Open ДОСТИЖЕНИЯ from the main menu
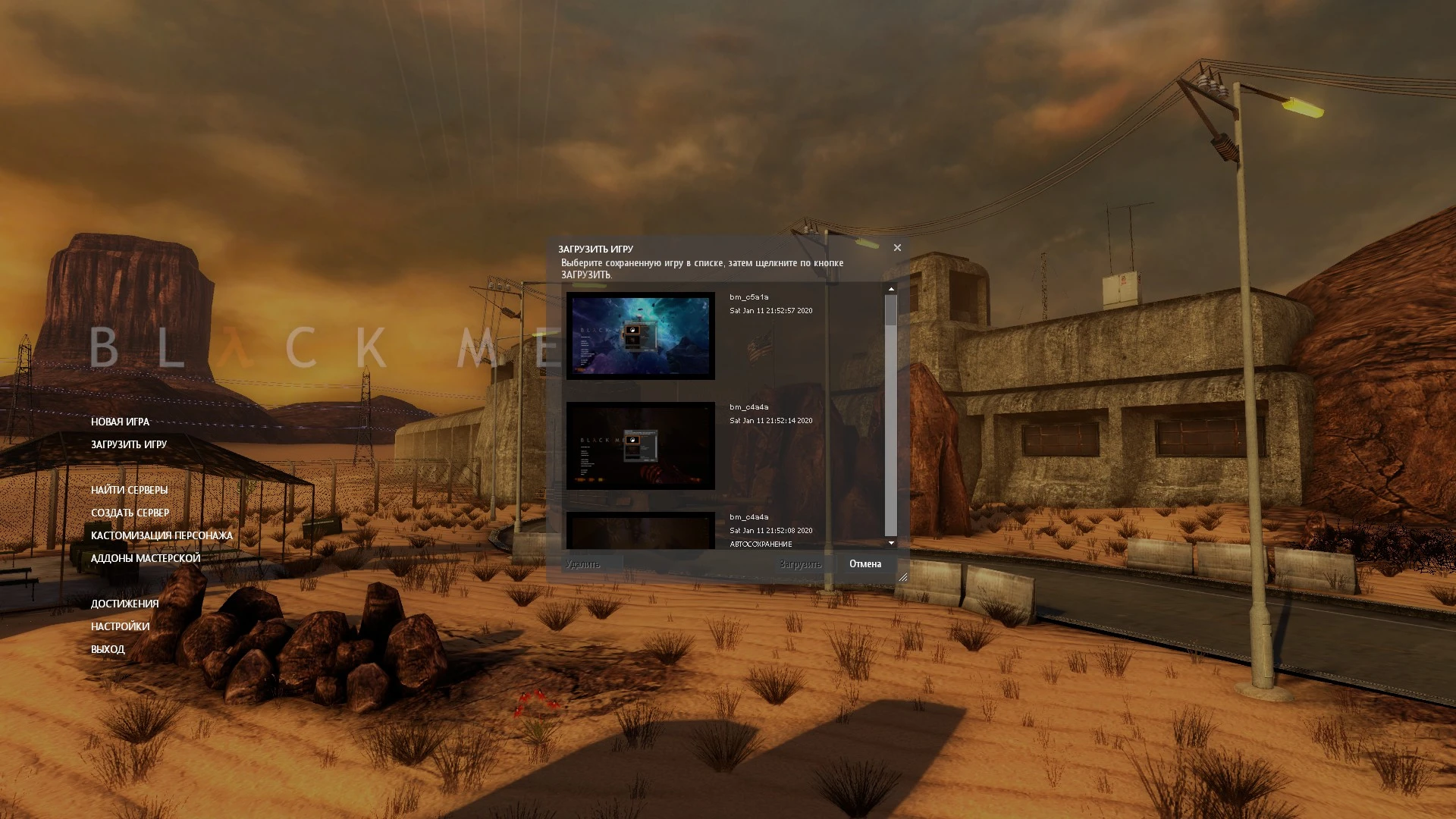Viewport: 1456px width, 819px height. point(124,604)
